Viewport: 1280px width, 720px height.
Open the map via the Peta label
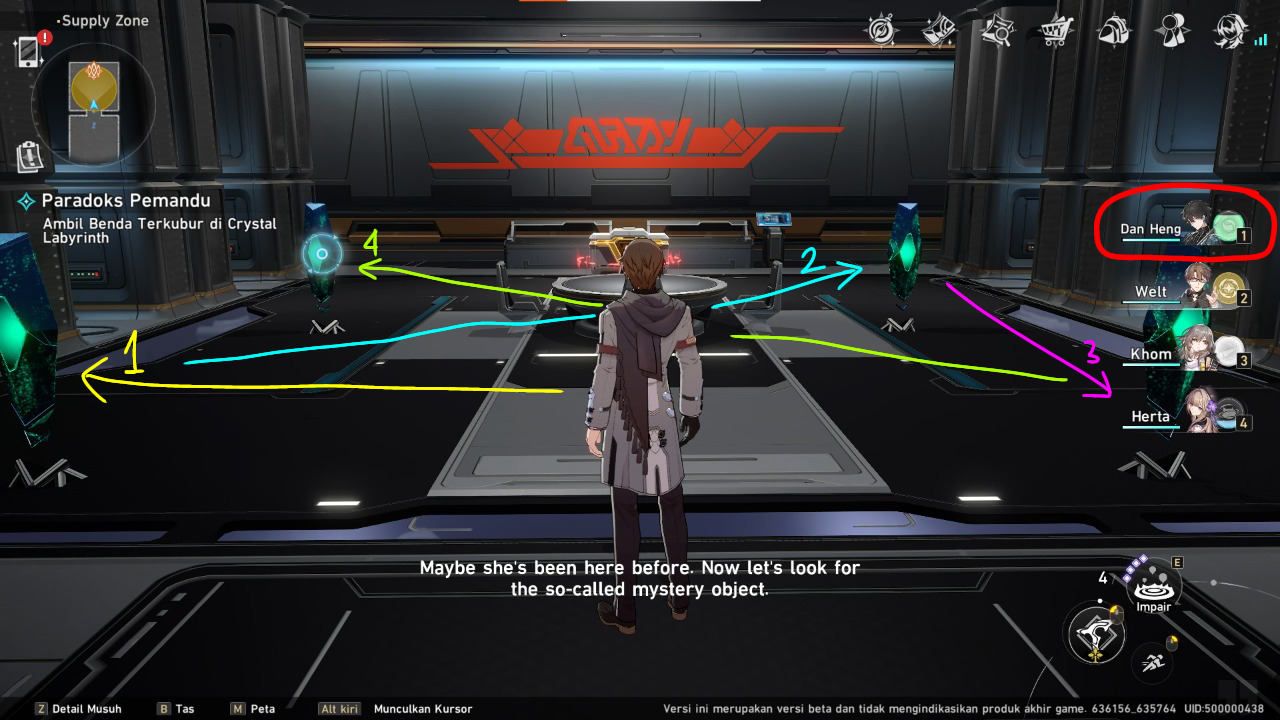point(258,708)
